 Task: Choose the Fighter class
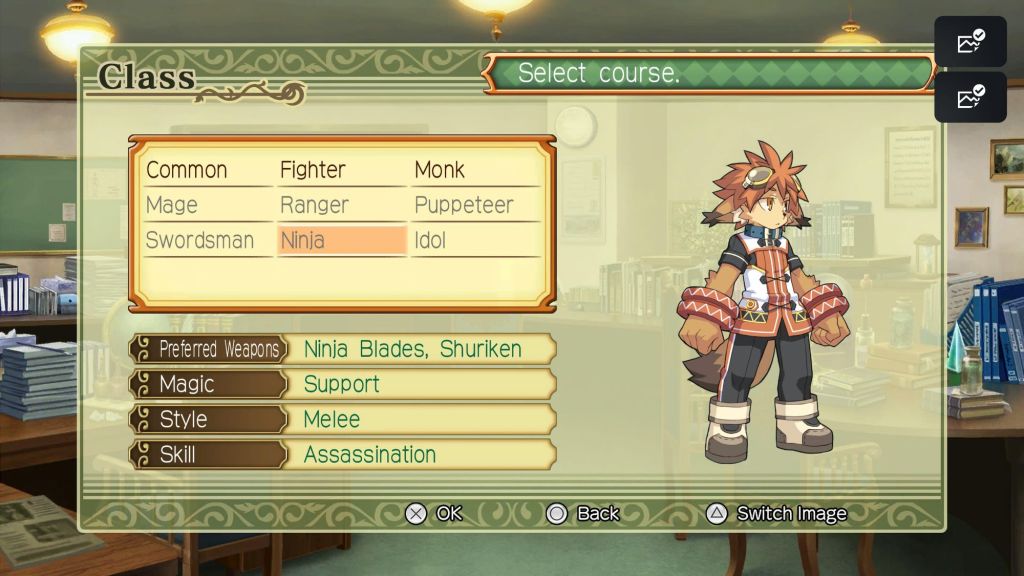pyautogui.click(x=313, y=170)
